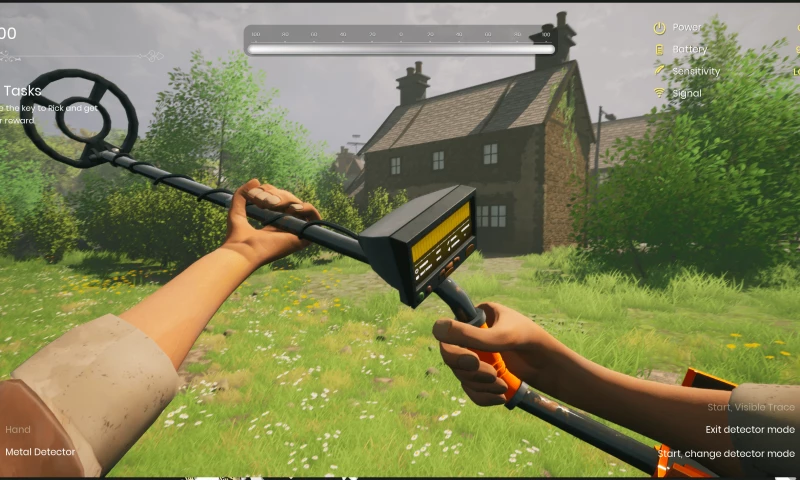Click the Signal strength icon
This screenshot has height=480, width=800.
click(659, 93)
